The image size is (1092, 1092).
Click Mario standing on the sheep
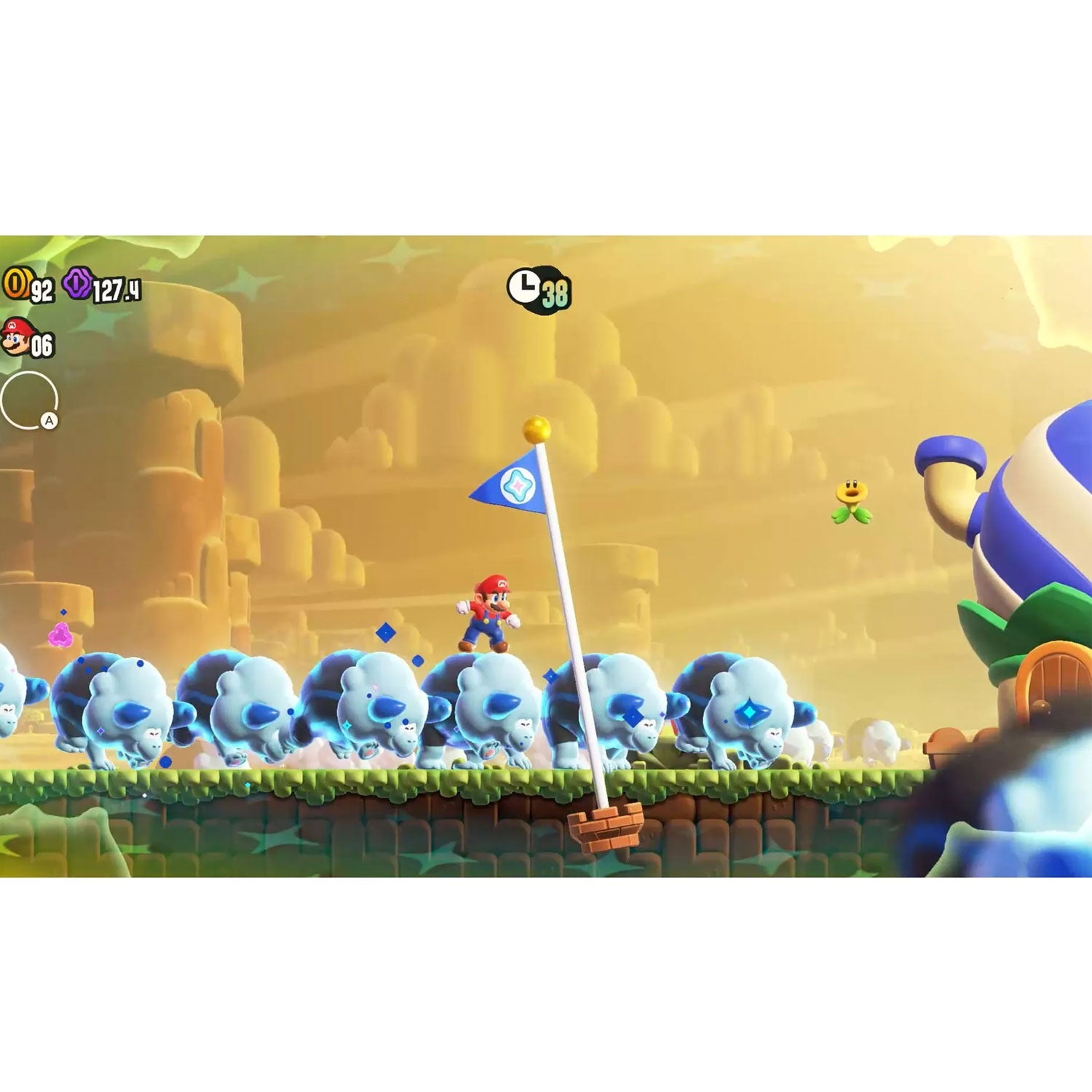pyautogui.click(x=486, y=612)
